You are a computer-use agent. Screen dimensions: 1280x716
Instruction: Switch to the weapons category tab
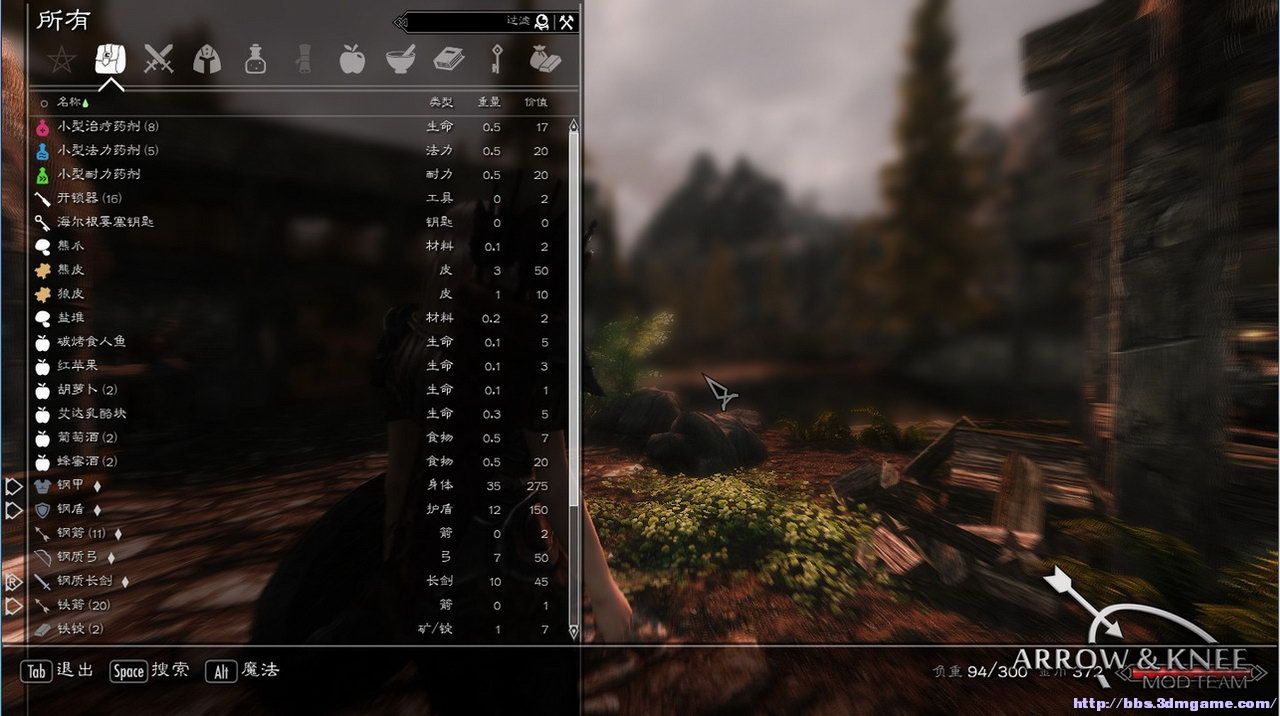(158, 59)
